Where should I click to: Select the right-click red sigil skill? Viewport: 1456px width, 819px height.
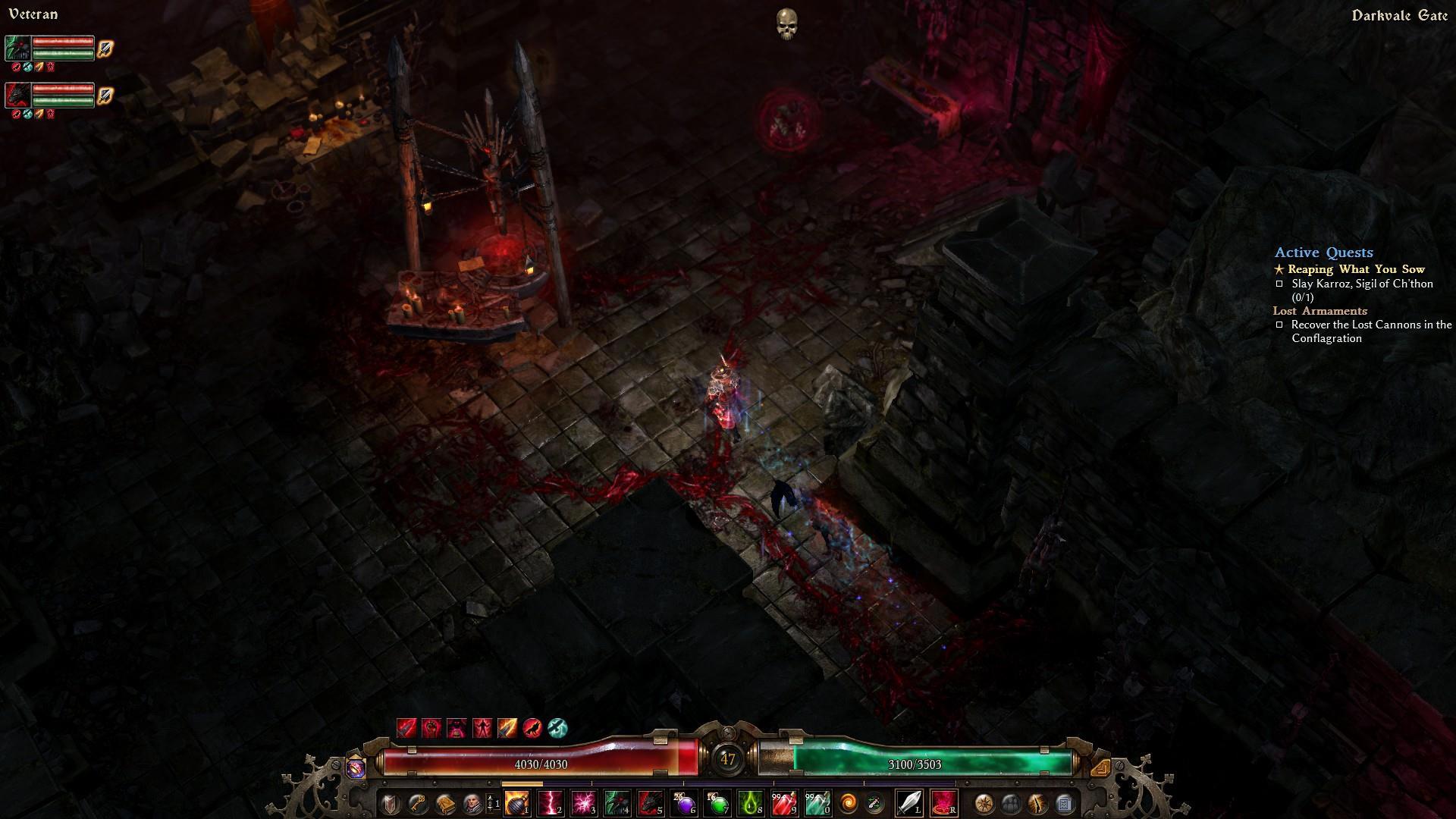pos(943,802)
